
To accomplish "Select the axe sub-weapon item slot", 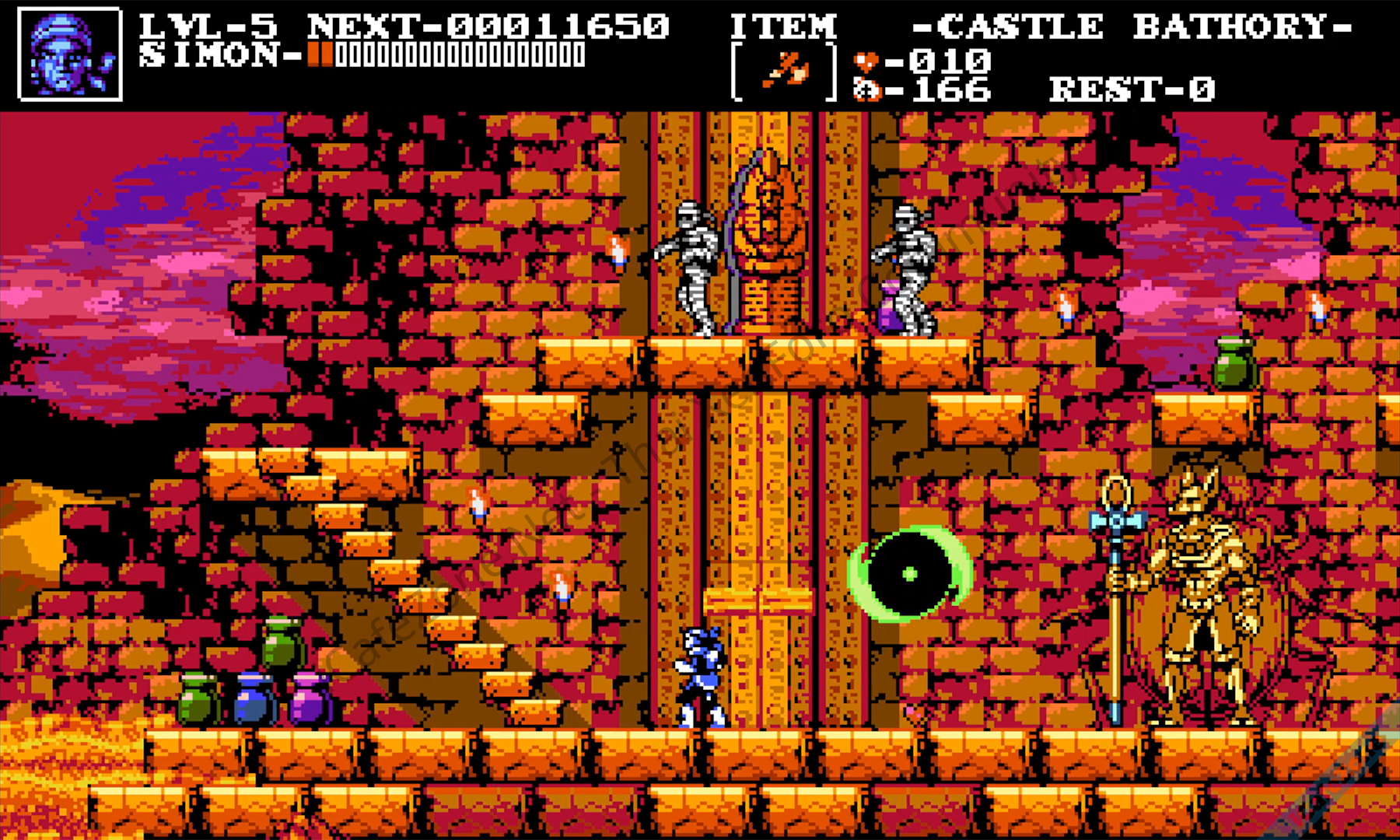I will point(785,72).
